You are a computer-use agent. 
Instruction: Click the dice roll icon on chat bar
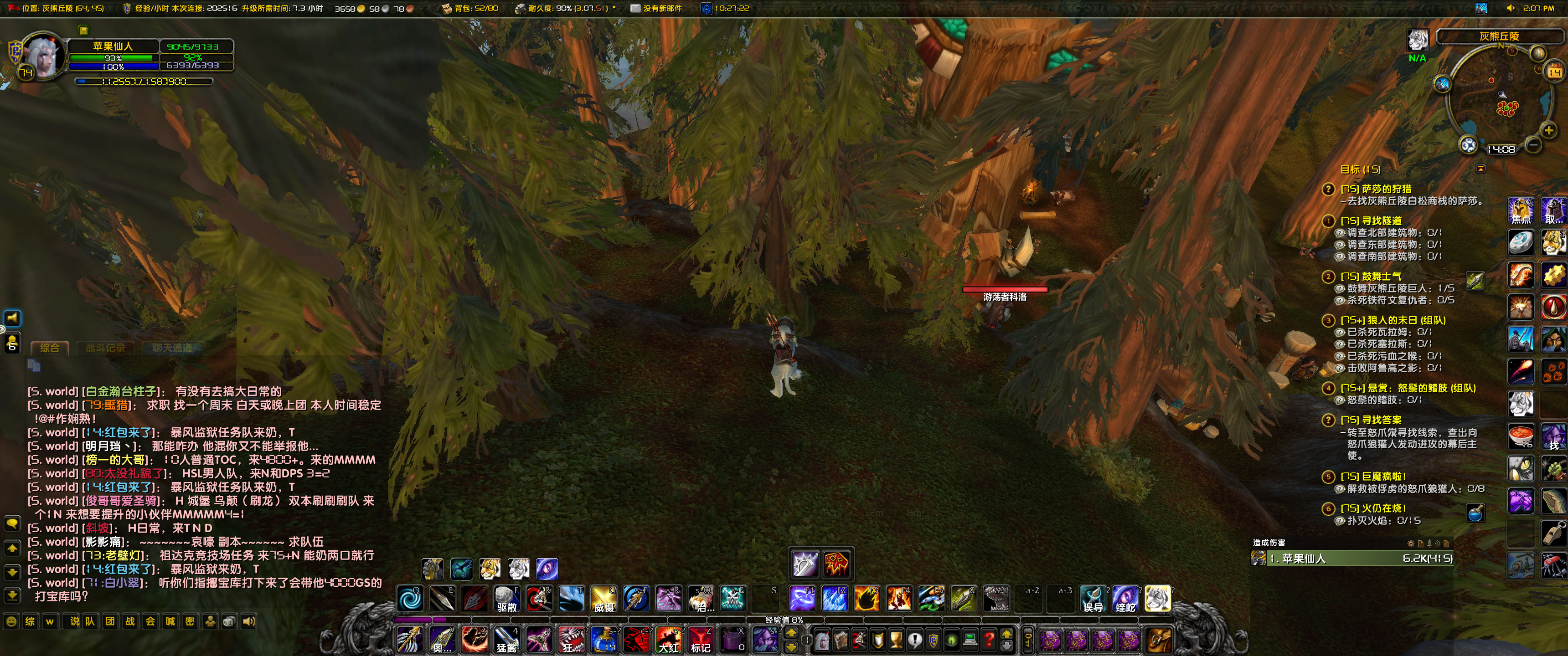point(229,622)
